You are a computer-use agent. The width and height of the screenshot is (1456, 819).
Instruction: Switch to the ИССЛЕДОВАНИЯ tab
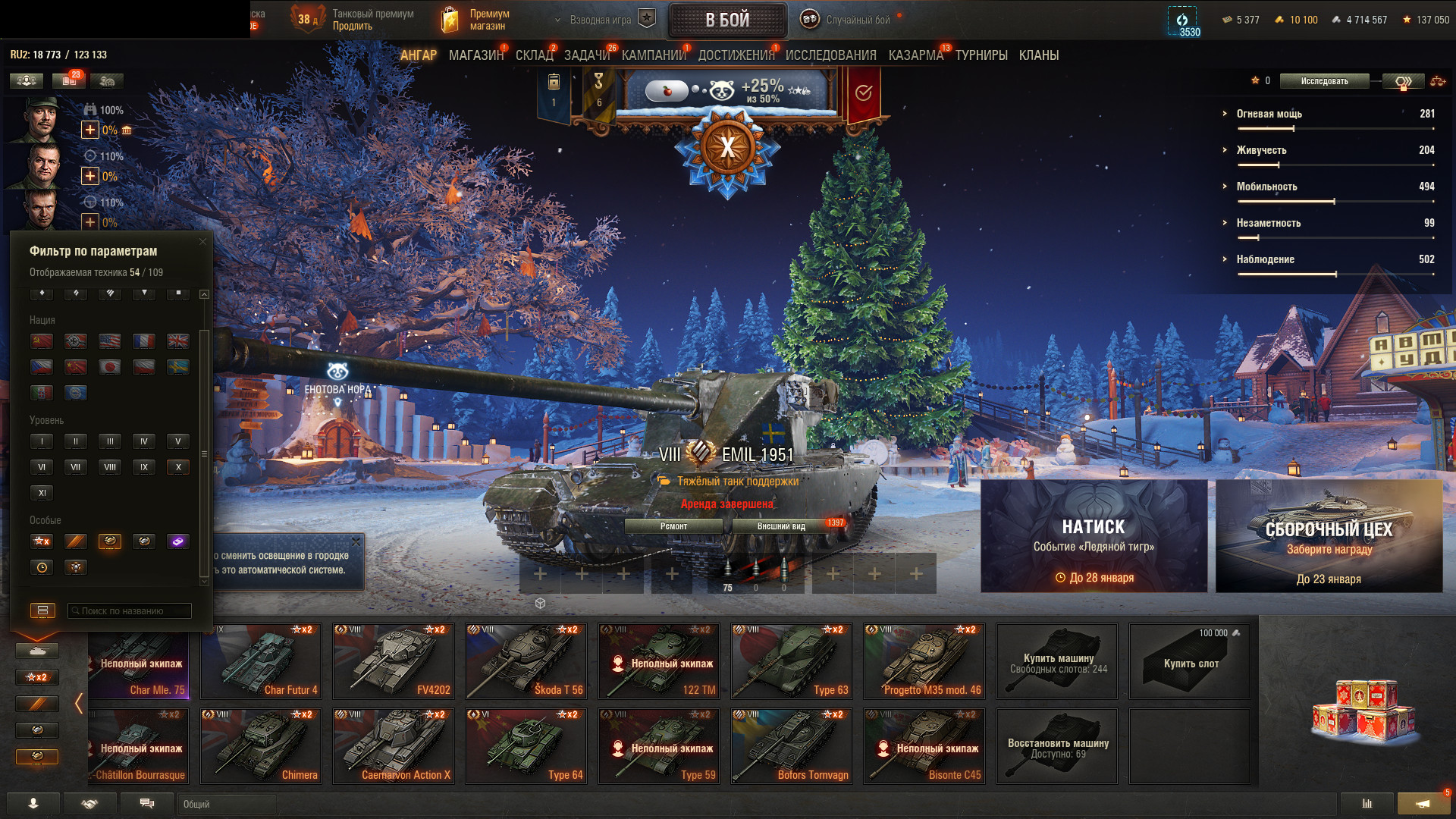click(830, 55)
